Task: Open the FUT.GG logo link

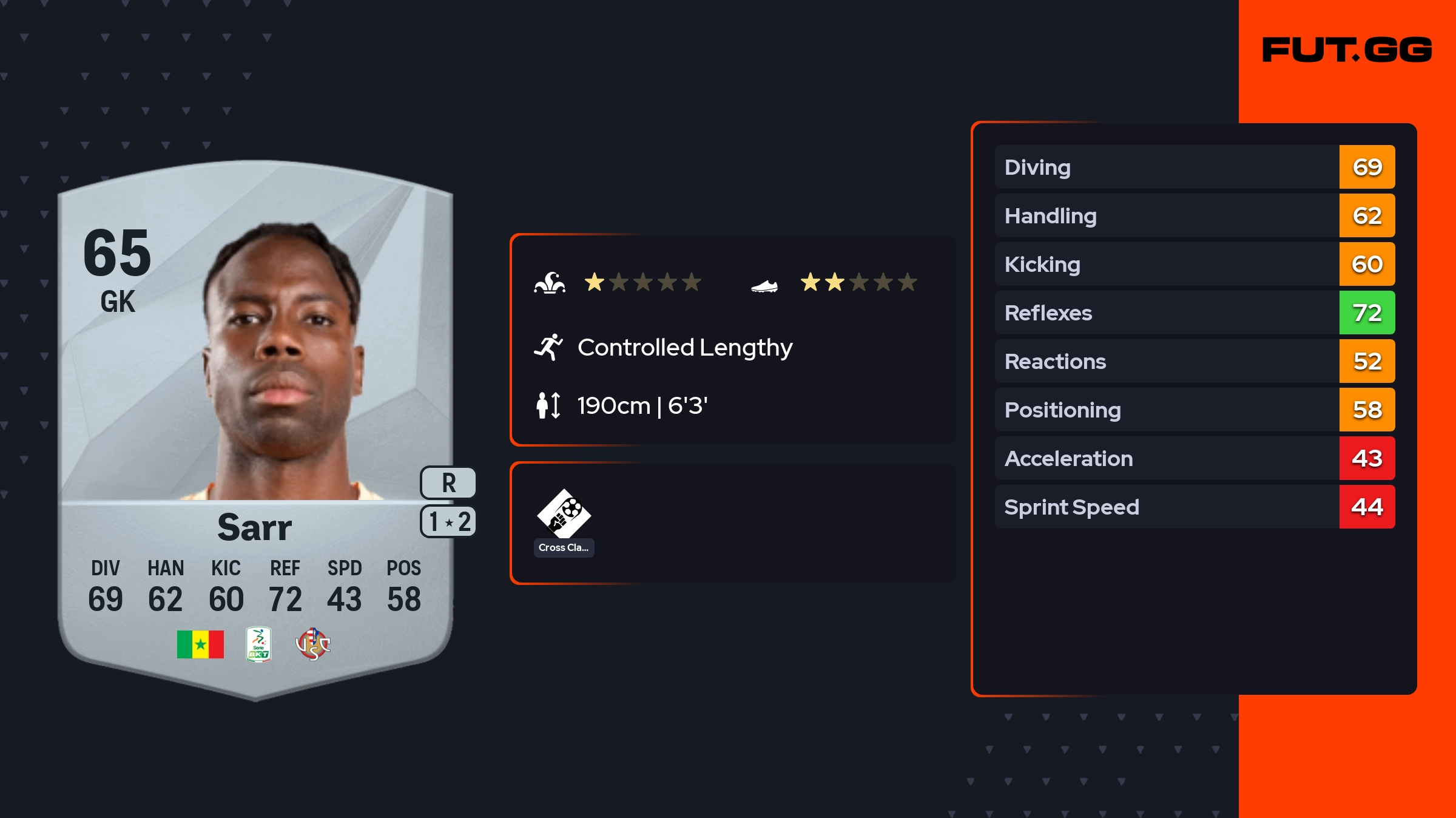Action: 1347,50
